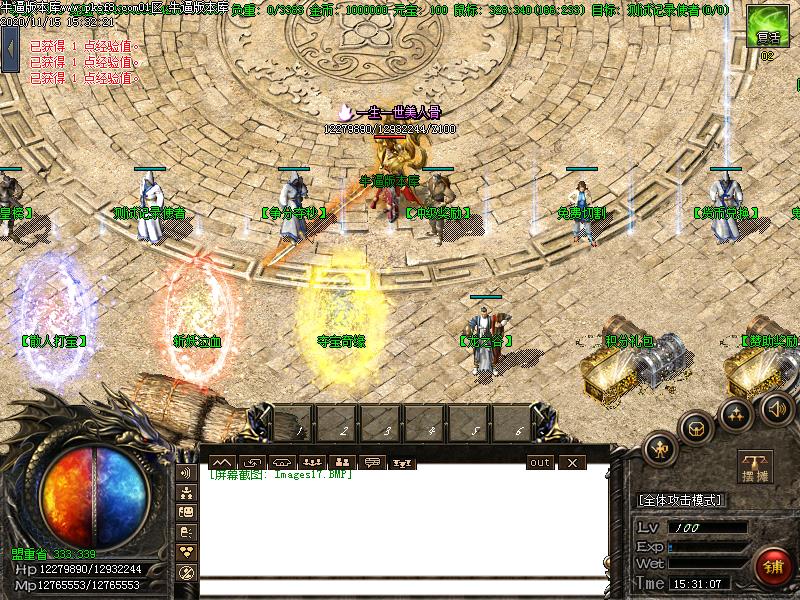Open the bag with the chest button
Screen dimensions: 800x600
coord(697,427)
